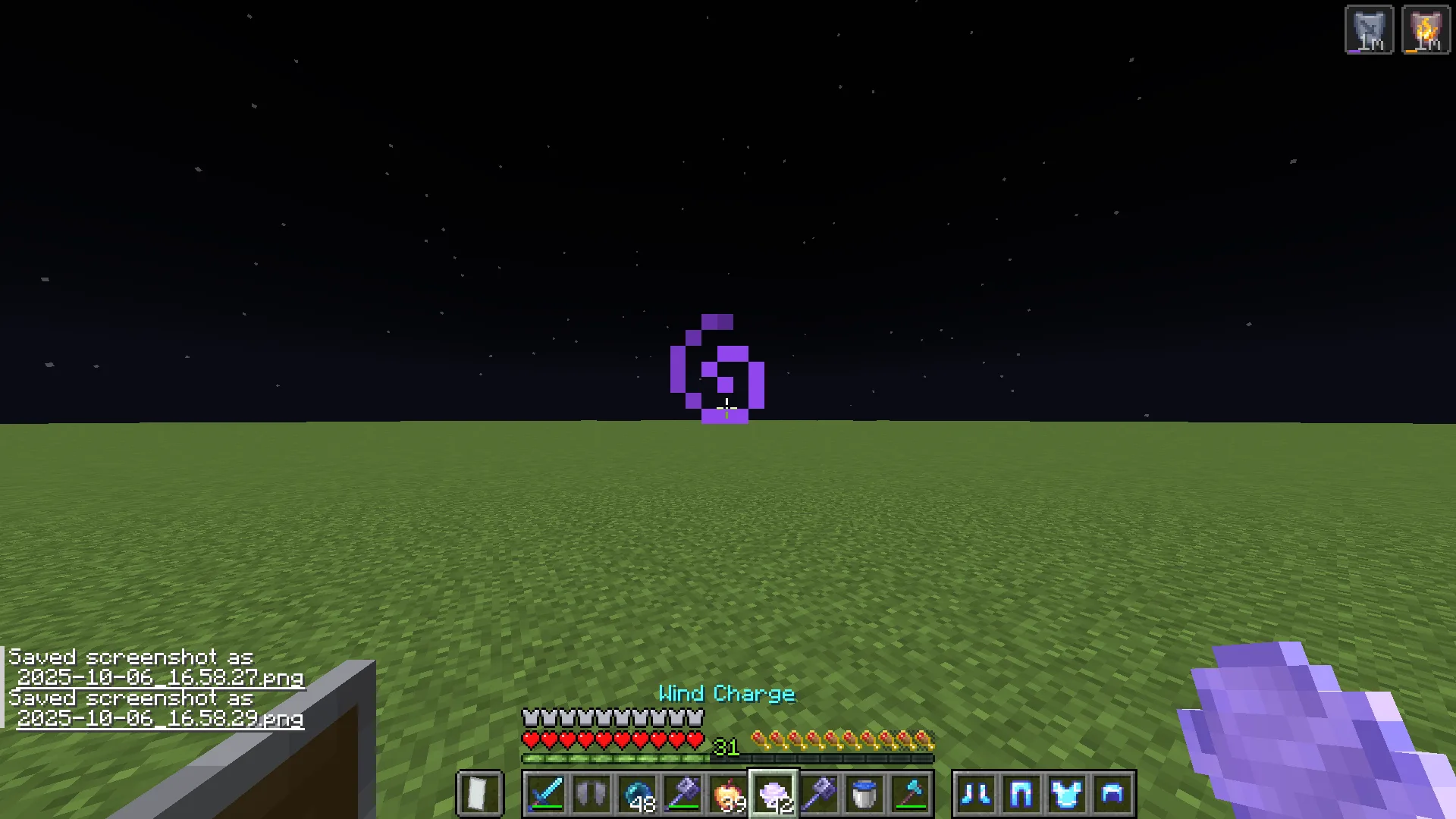
Task: Pick the golden apple stack of 39
Action: pos(728,794)
